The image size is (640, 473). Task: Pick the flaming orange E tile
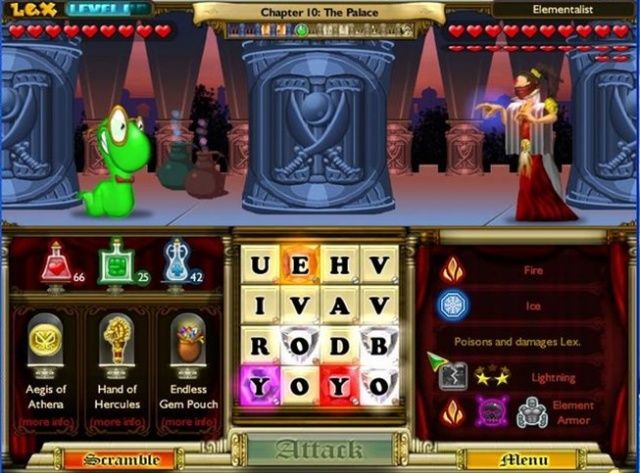point(300,265)
